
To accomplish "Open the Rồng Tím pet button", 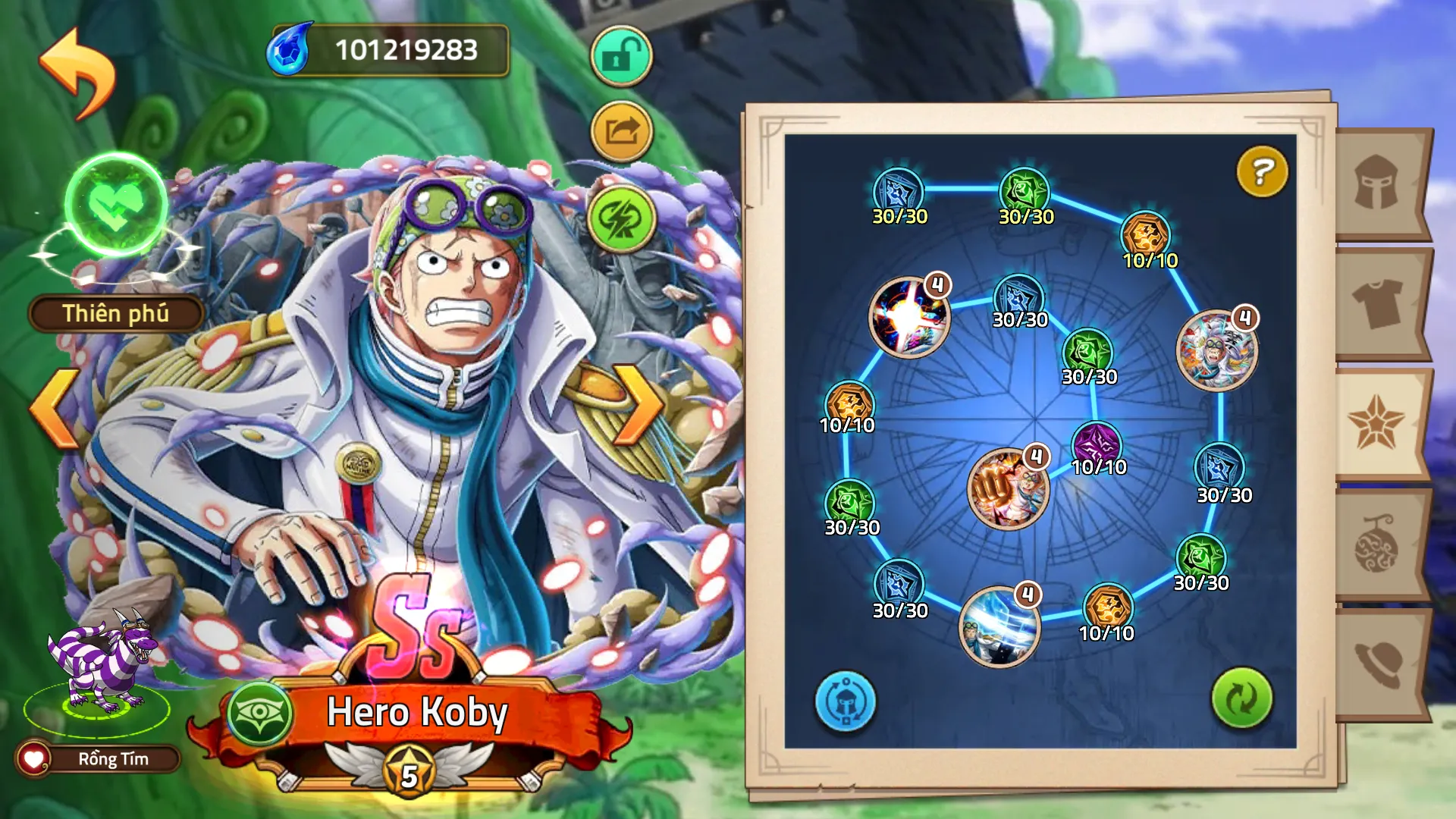I will [99, 759].
